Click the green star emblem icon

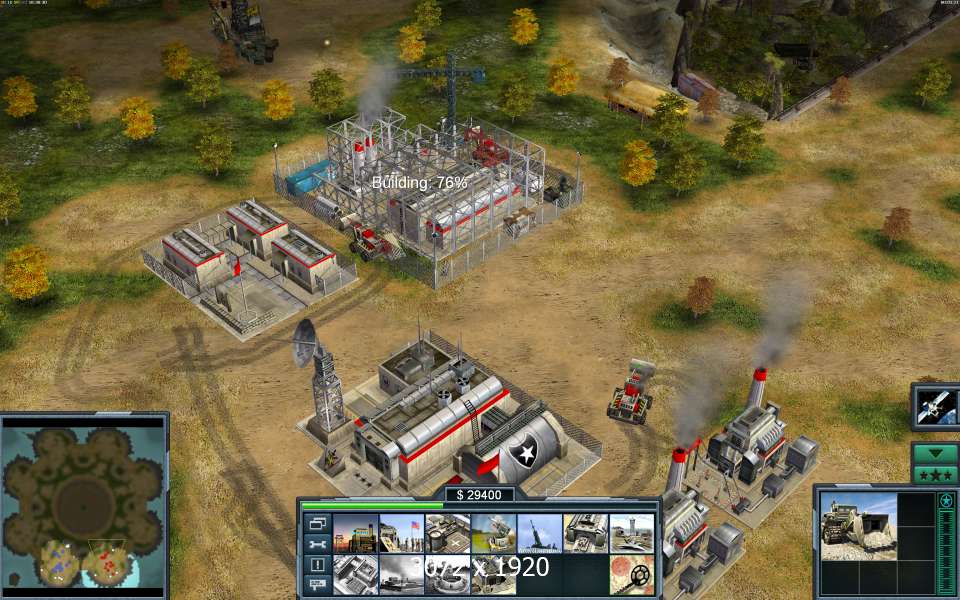(945, 500)
